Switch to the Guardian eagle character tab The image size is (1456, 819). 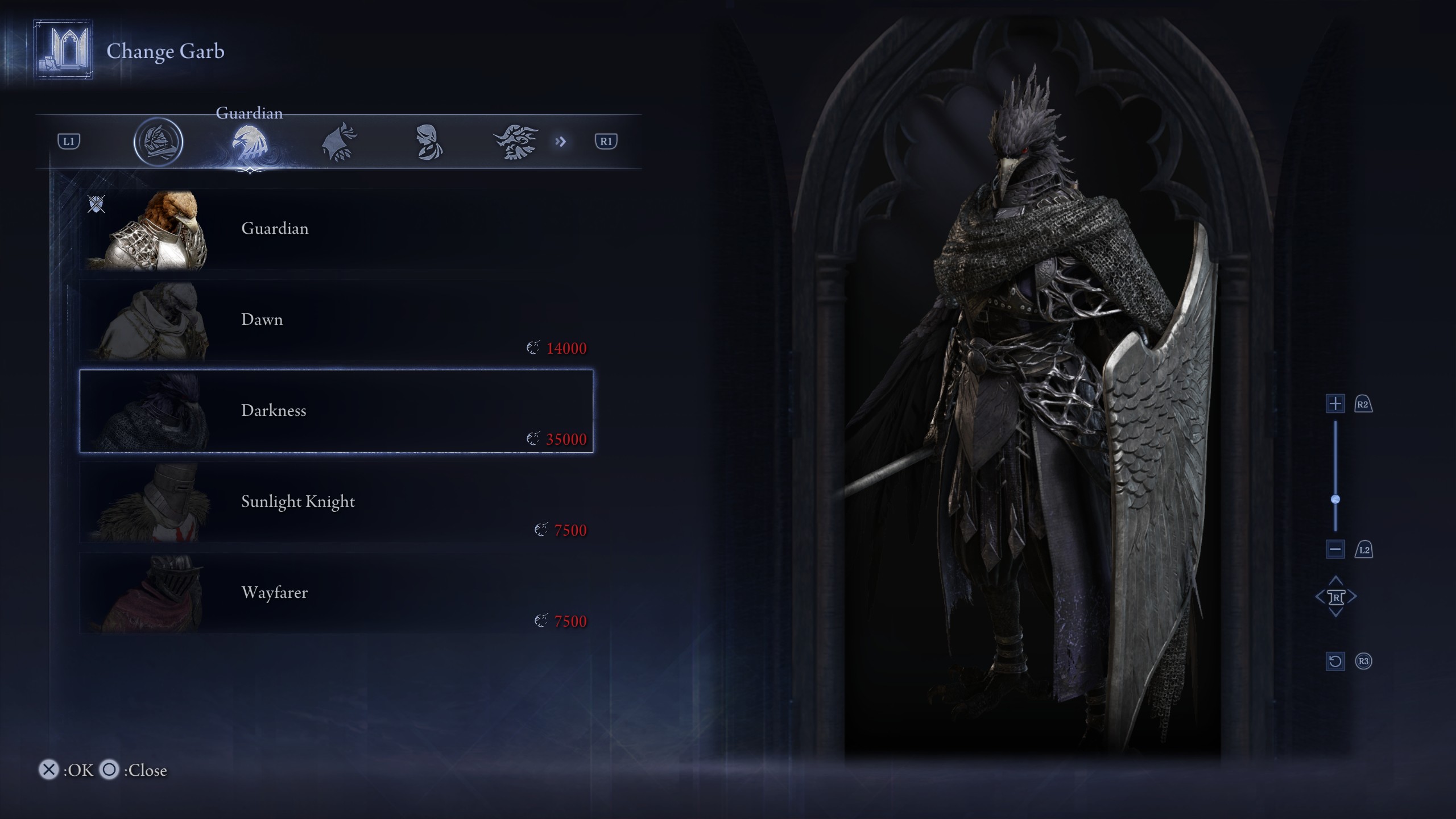(249, 142)
